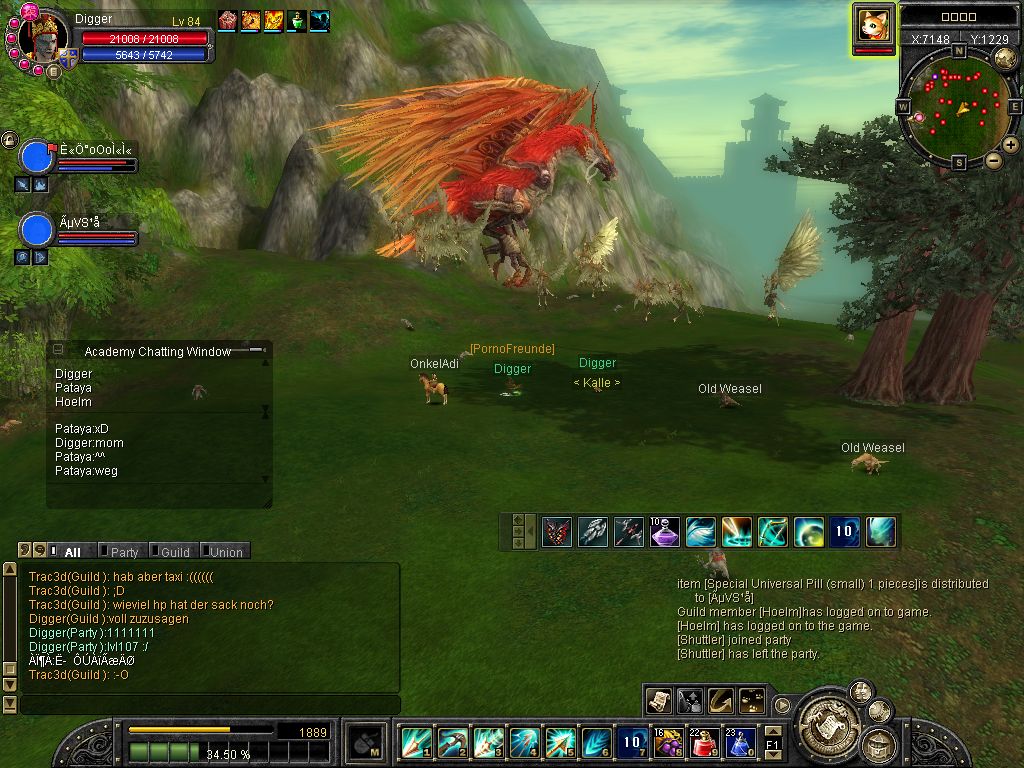Zoom in the minimap with plus button
Viewport: 1024px width, 768px height.
click(1011, 145)
